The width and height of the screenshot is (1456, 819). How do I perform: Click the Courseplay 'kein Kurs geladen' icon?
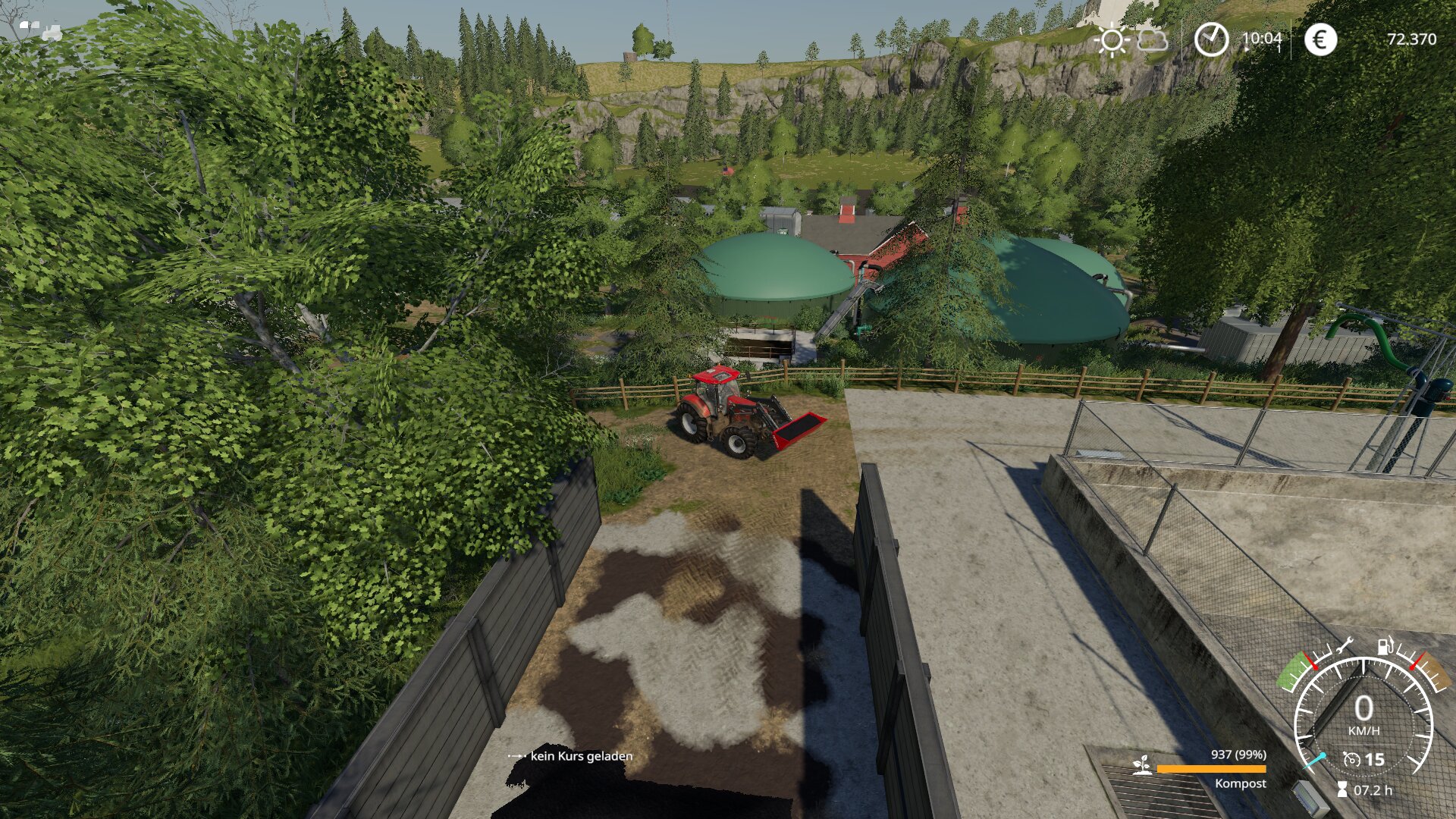pyautogui.click(x=517, y=756)
